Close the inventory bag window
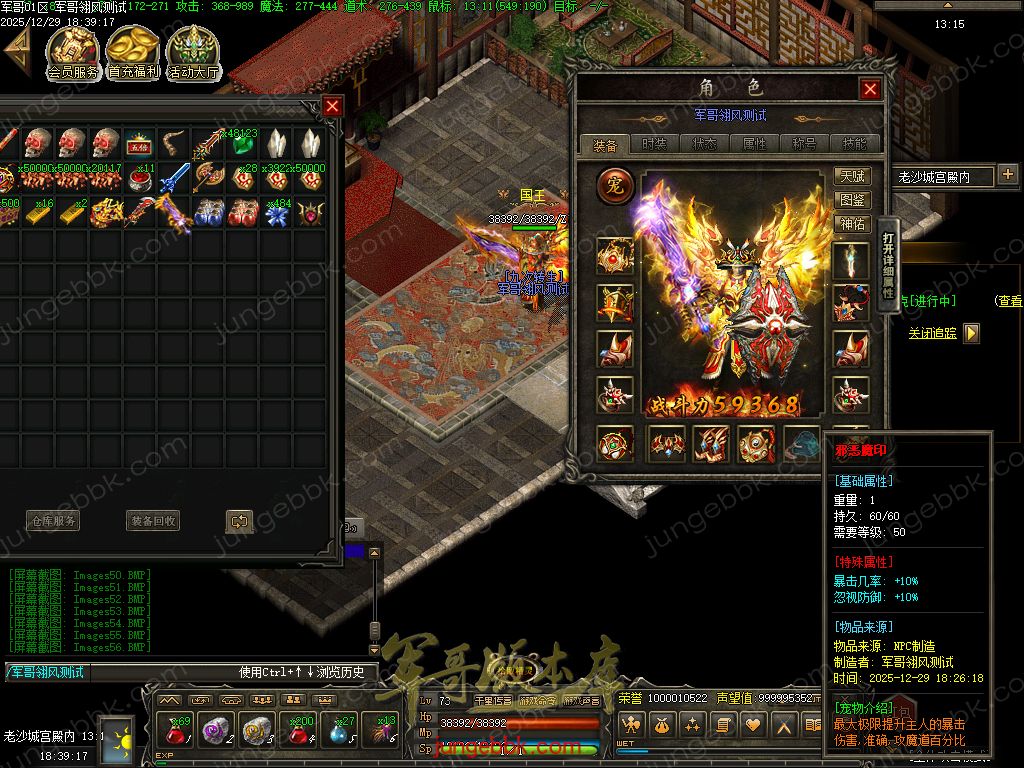The image size is (1024, 768). pos(333,106)
